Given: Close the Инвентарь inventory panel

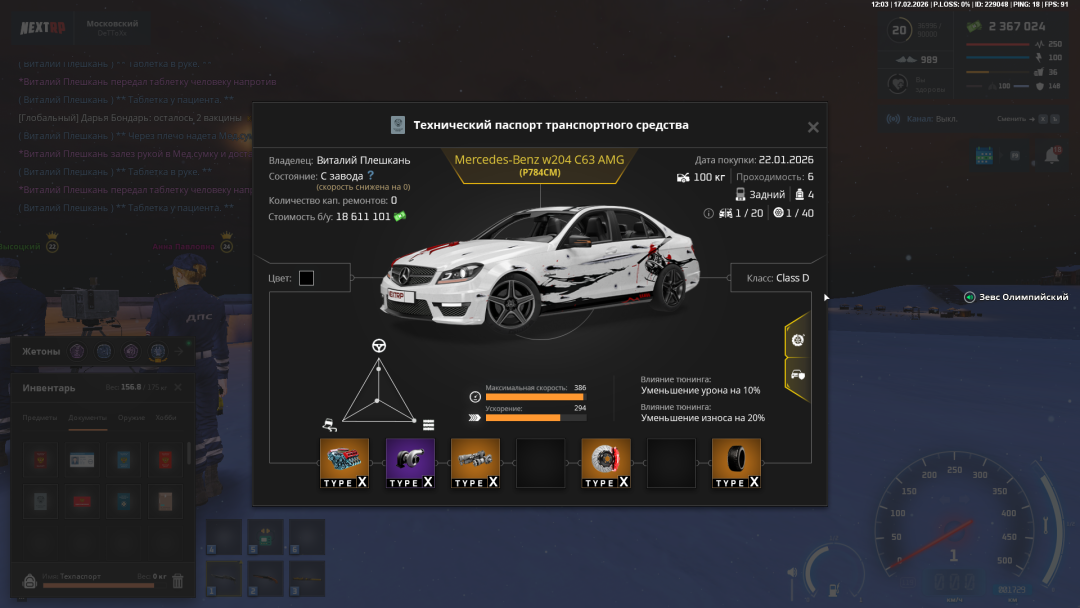Looking at the screenshot, I should pos(178,387).
